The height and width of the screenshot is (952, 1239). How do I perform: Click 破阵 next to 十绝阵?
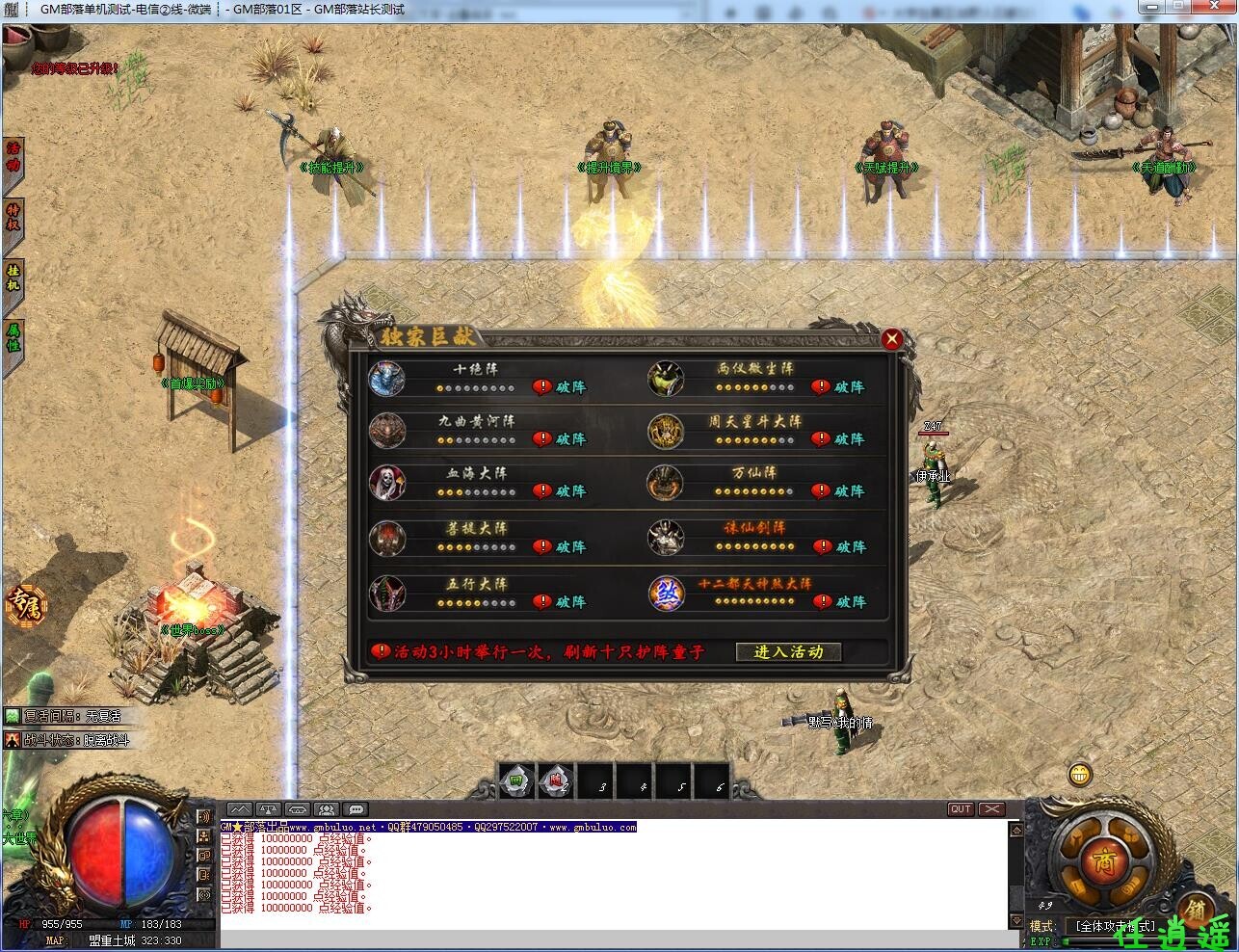569,386
